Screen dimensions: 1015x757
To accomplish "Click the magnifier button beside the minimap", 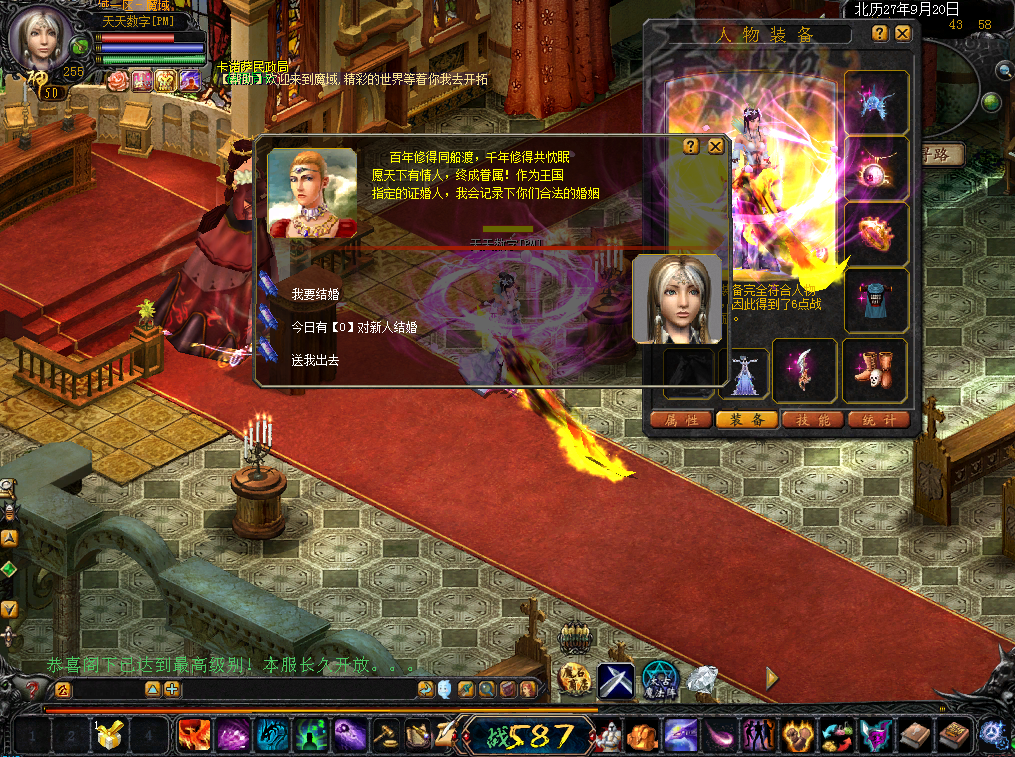I will pyautogui.click(x=1003, y=69).
